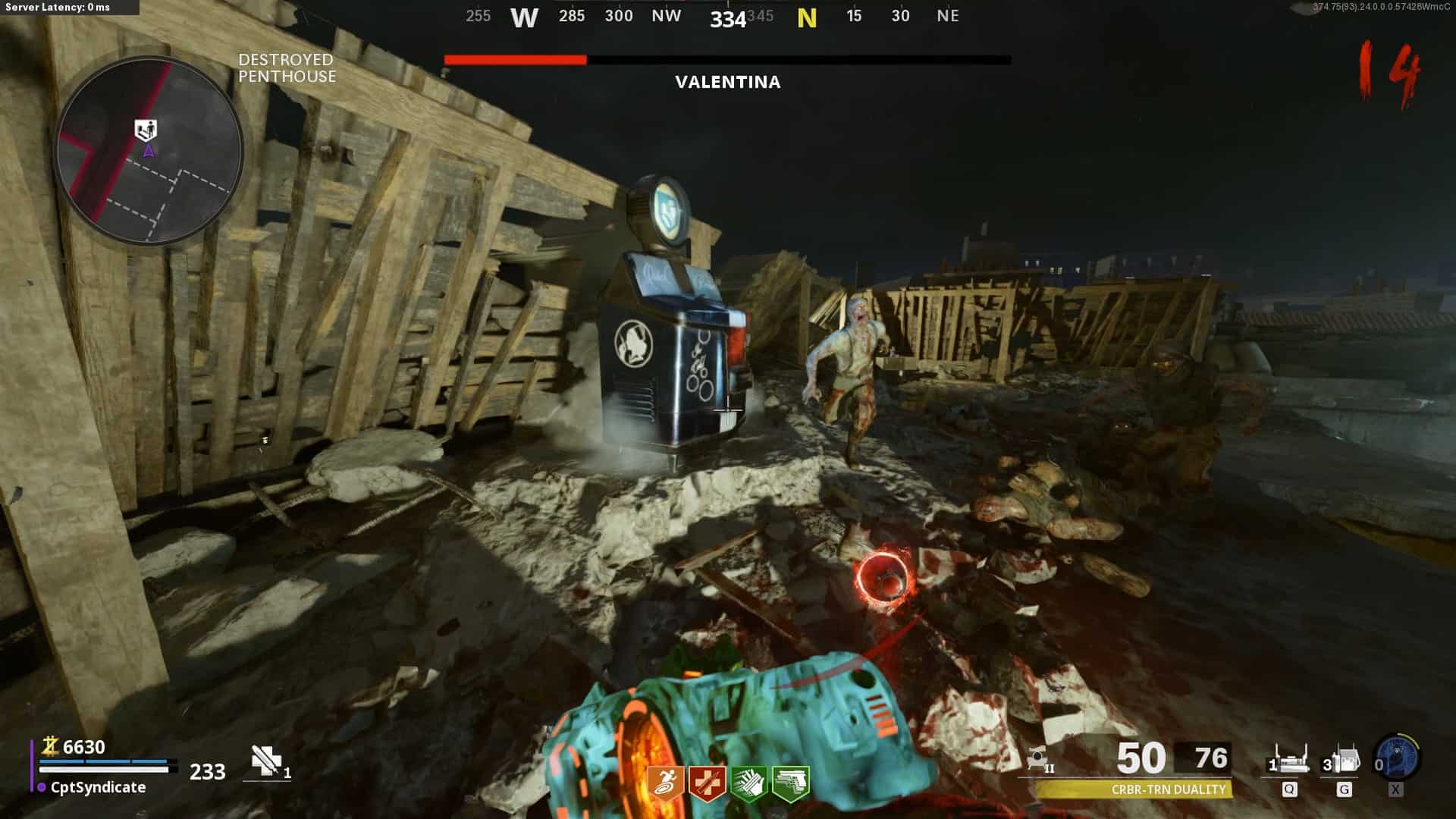Click the weapon attachment tier II icon
This screenshot has height=819, width=1456.
[1040, 759]
